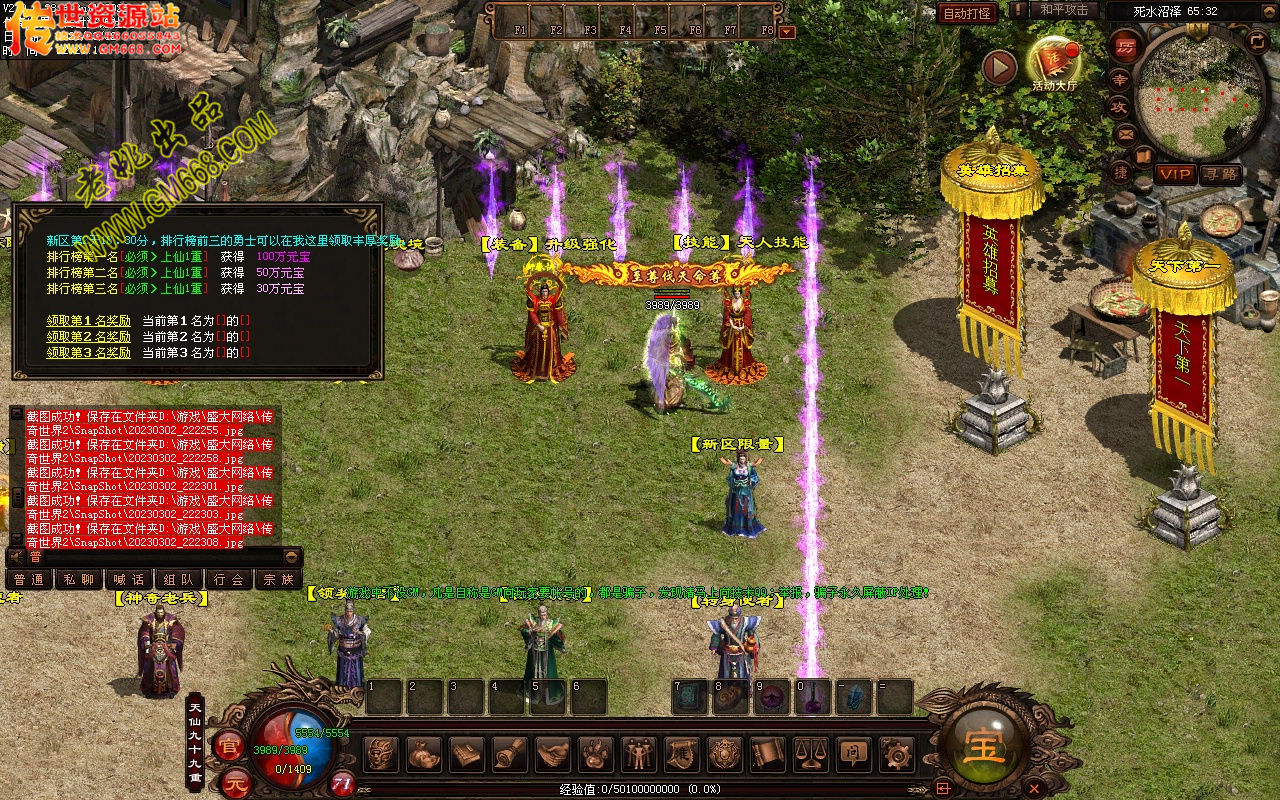Claim the 1st place reward link
Image resolution: width=1280 pixels, height=800 pixels.
click(89, 321)
